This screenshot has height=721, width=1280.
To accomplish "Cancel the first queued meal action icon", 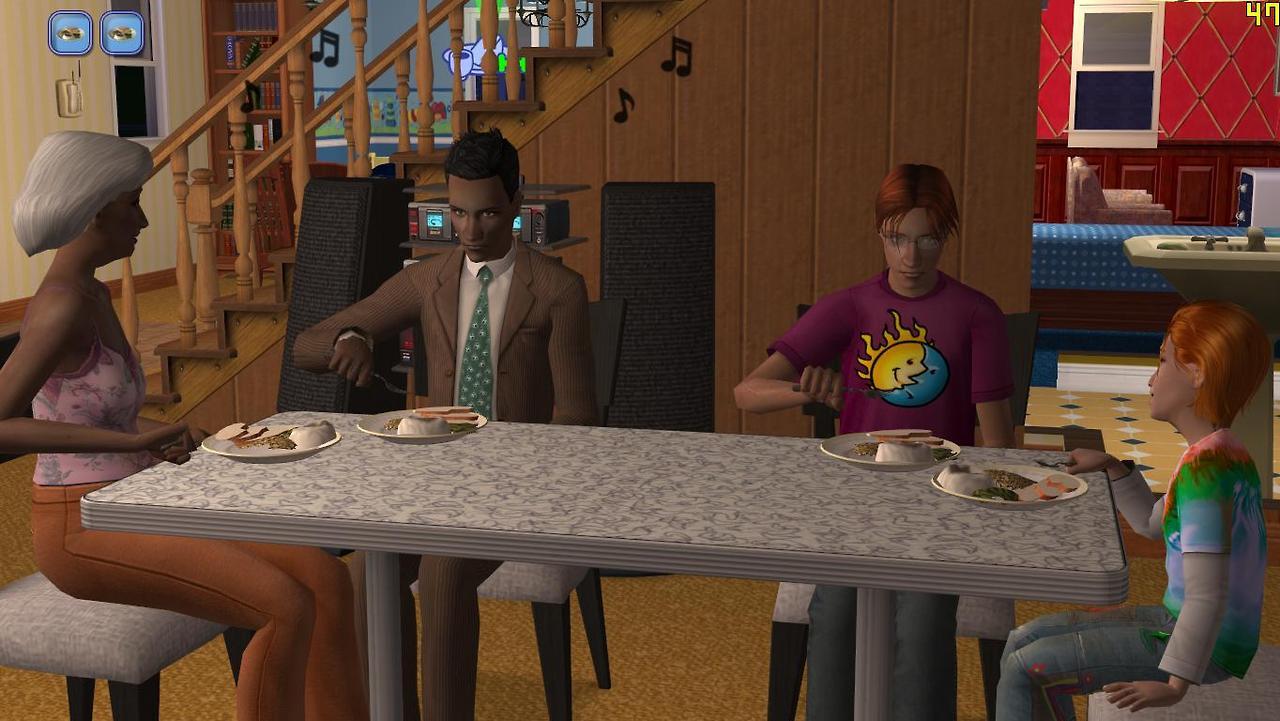I will tap(70, 33).
